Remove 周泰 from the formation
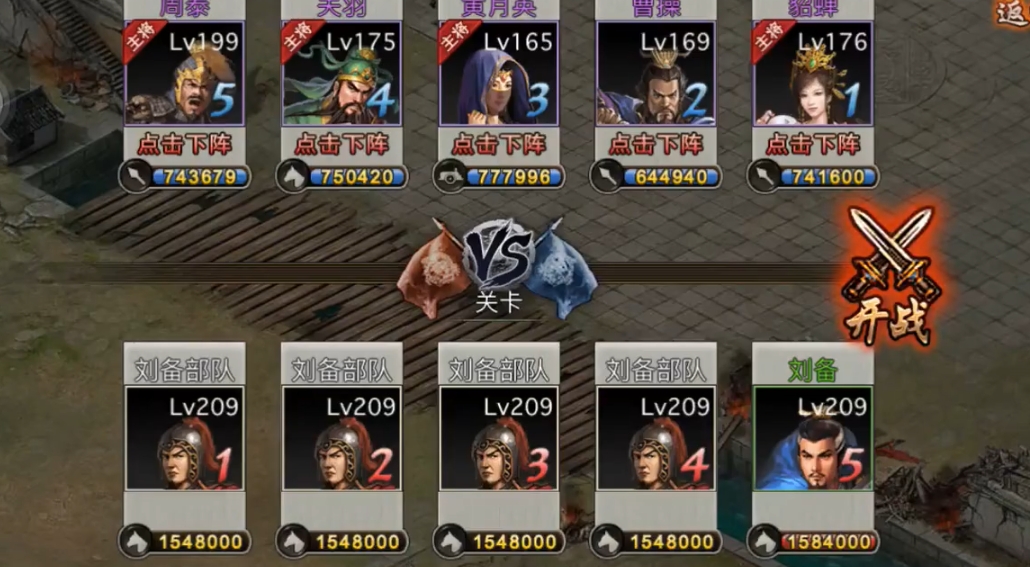The width and height of the screenshot is (1030, 567). pyautogui.click(x=185, y=144)
